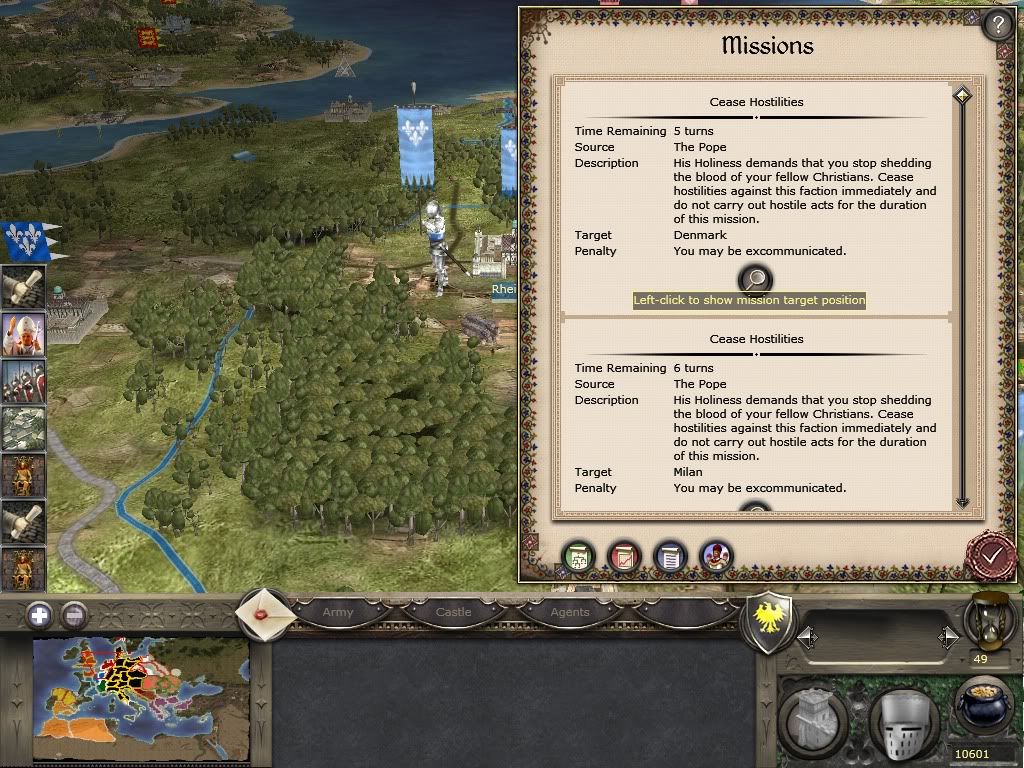1024x768 pixels.
Task: Switch to the Army tab
Action: (x=338, y=612)
